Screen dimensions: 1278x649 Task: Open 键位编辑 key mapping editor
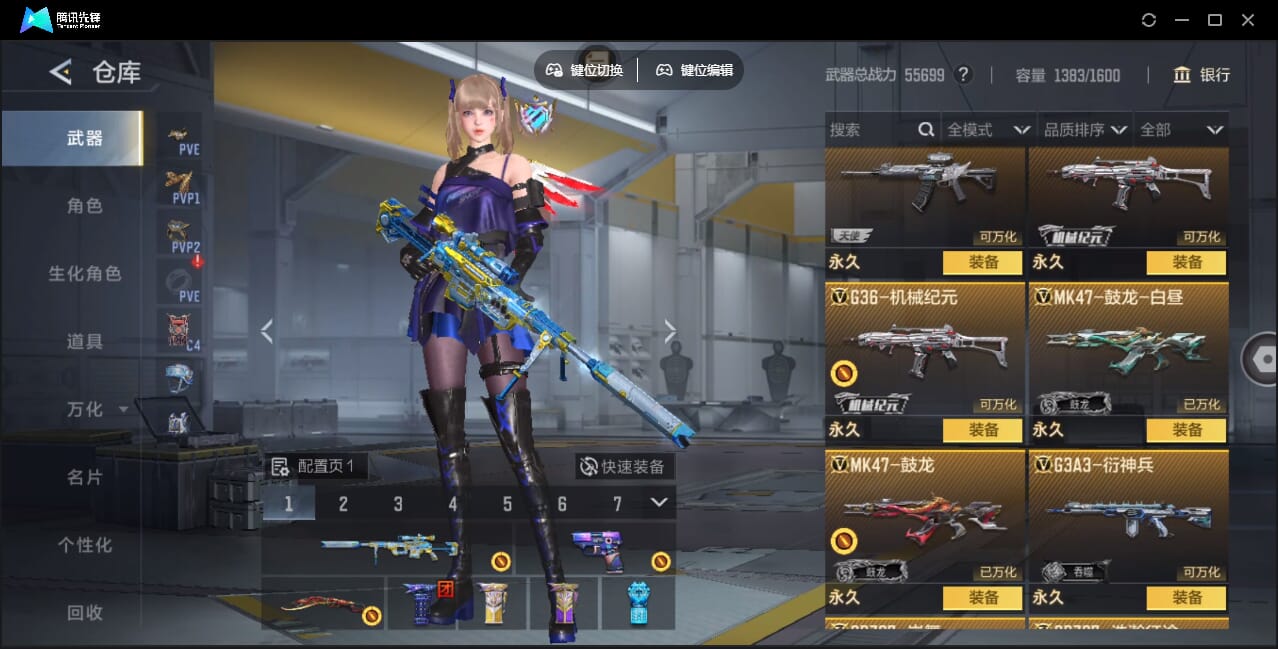(695, 70)
